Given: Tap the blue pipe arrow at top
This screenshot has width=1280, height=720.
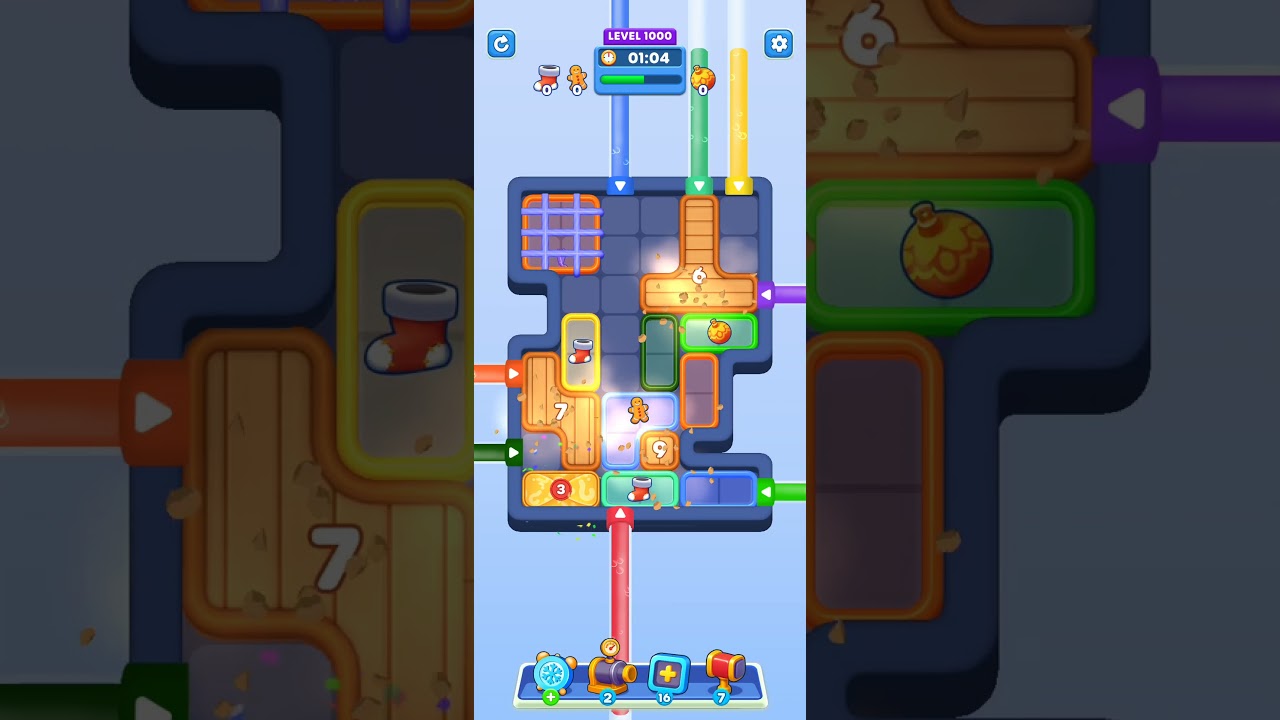Looking at the screenshot, I should (622, 185).
